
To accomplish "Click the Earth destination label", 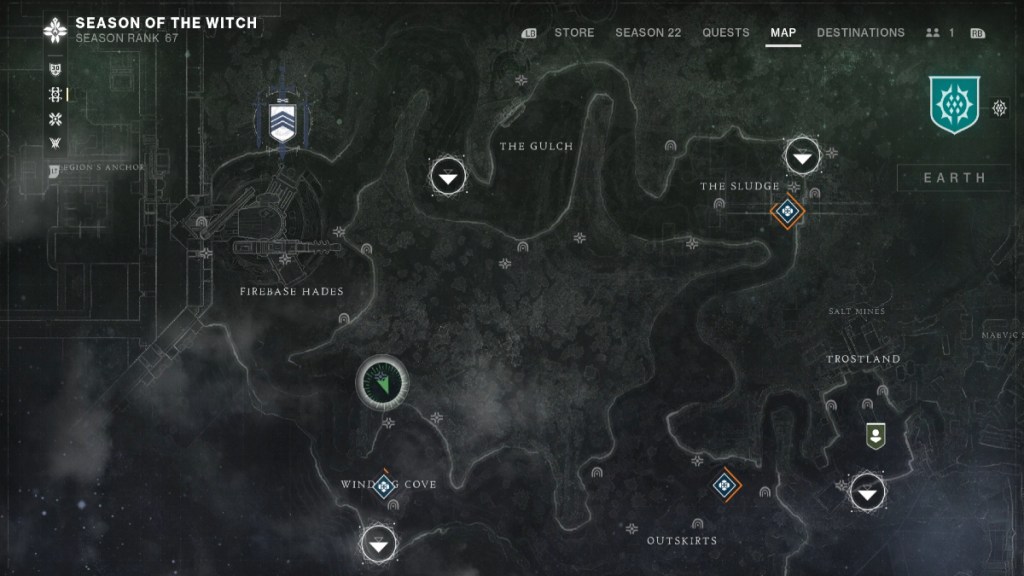I will click(954, 178).
